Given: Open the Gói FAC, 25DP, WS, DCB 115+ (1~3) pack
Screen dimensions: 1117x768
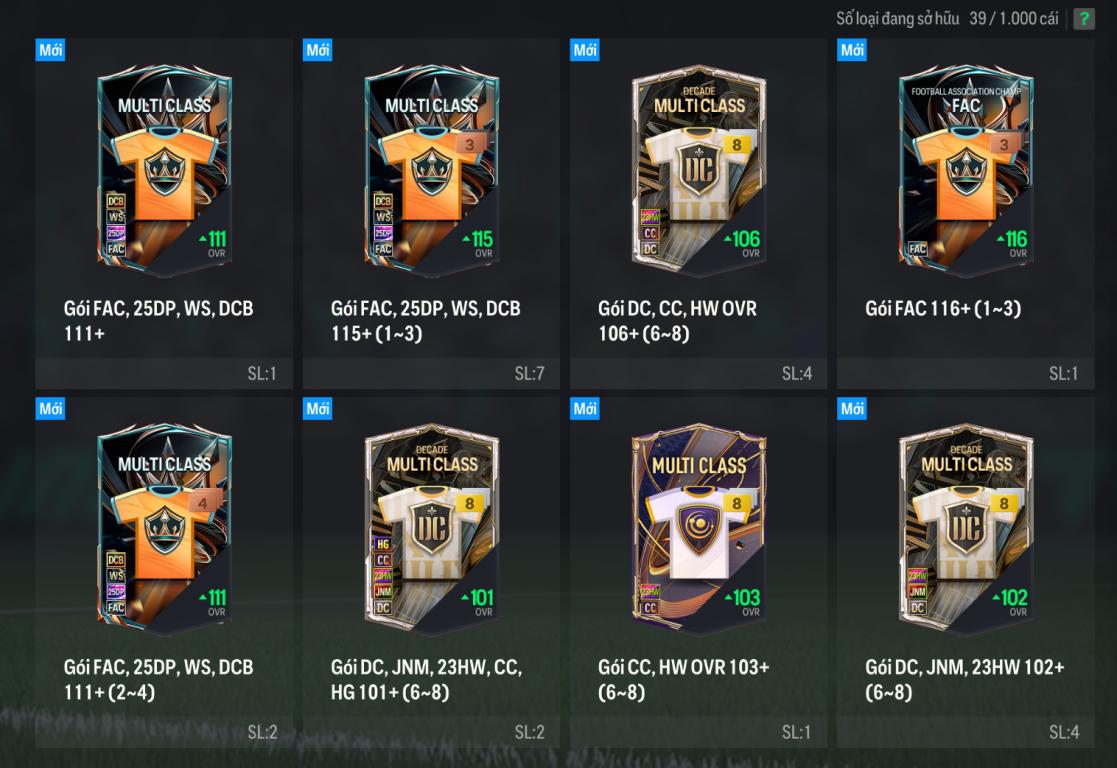Looking at the screenshot, I should pyautogui.click(x=431, y=170).
